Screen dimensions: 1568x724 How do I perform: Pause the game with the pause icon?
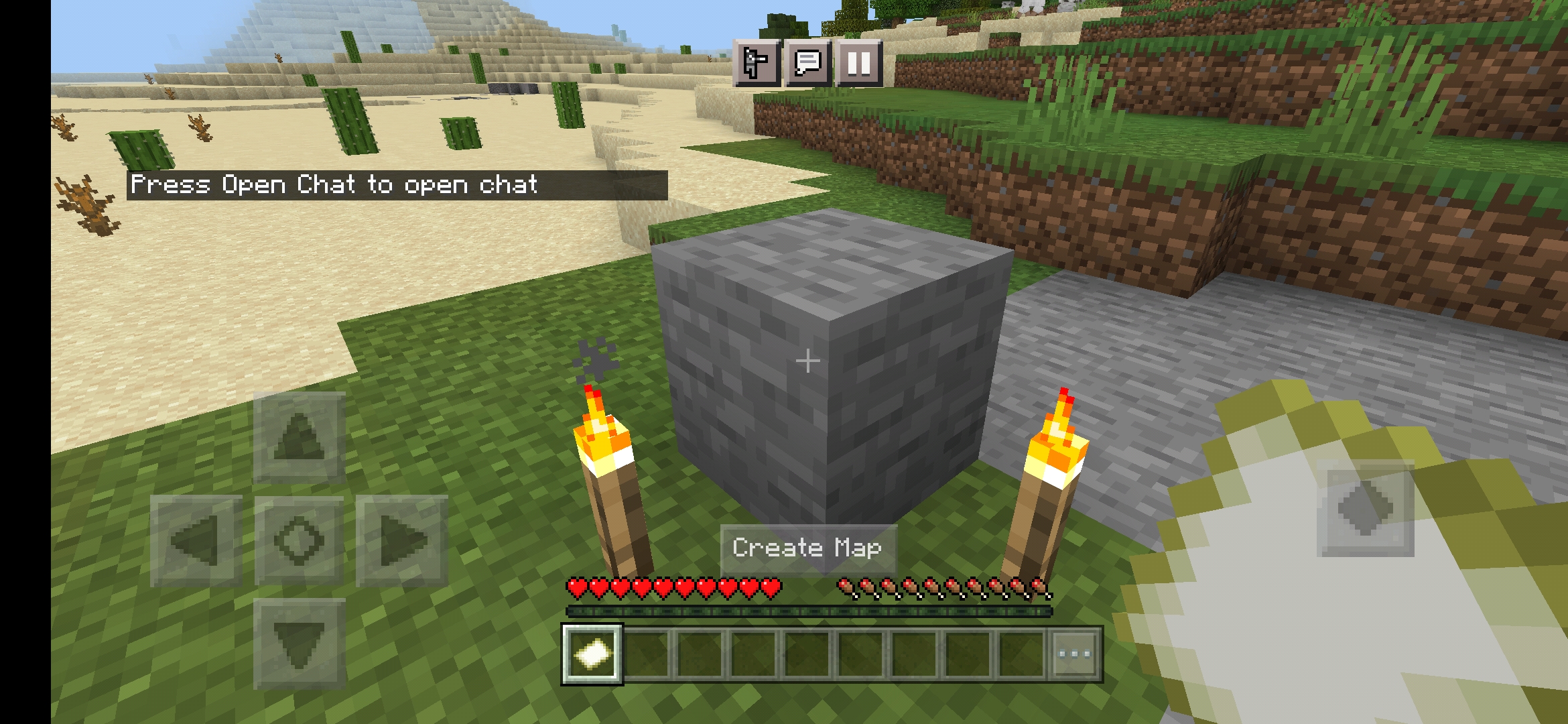point(860,64)
